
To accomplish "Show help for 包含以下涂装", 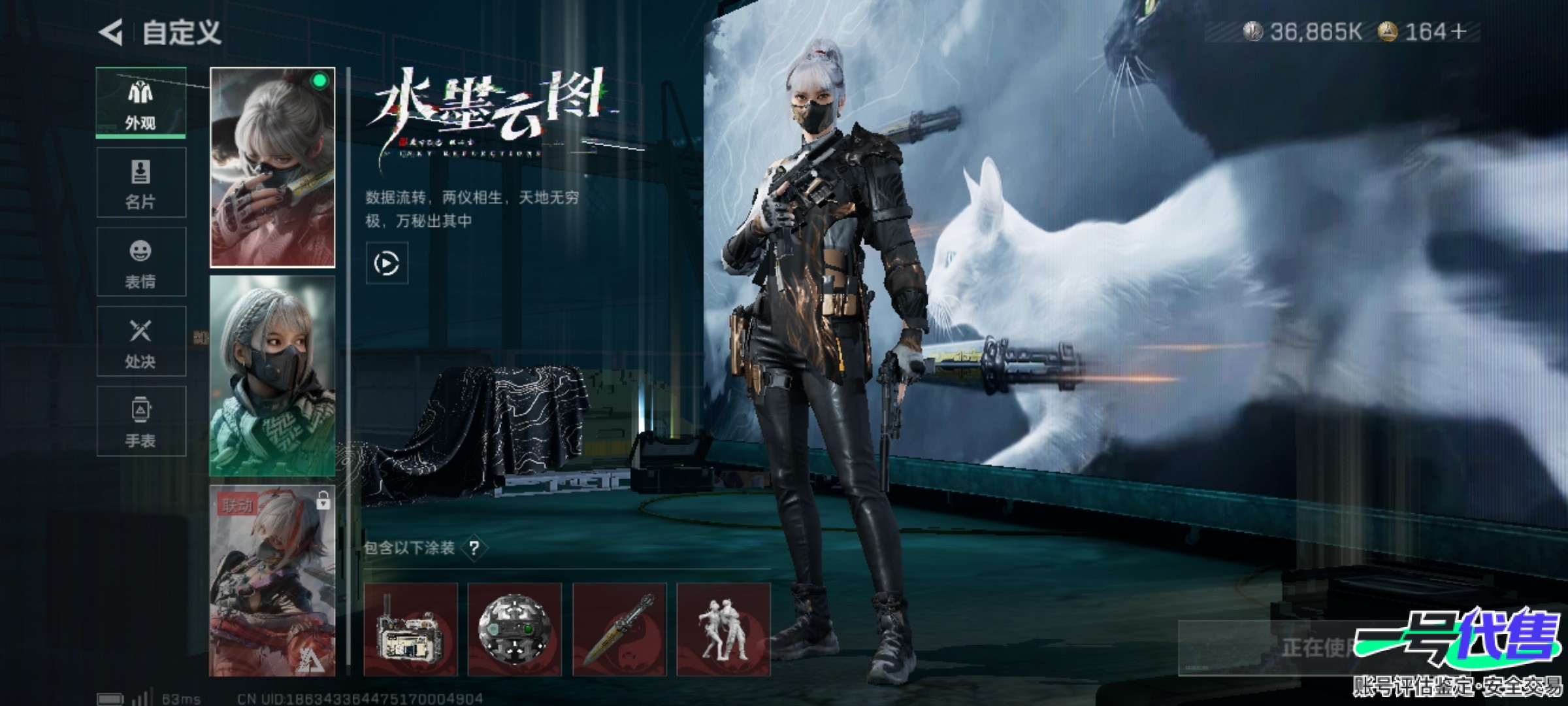I will click(474, 548).
